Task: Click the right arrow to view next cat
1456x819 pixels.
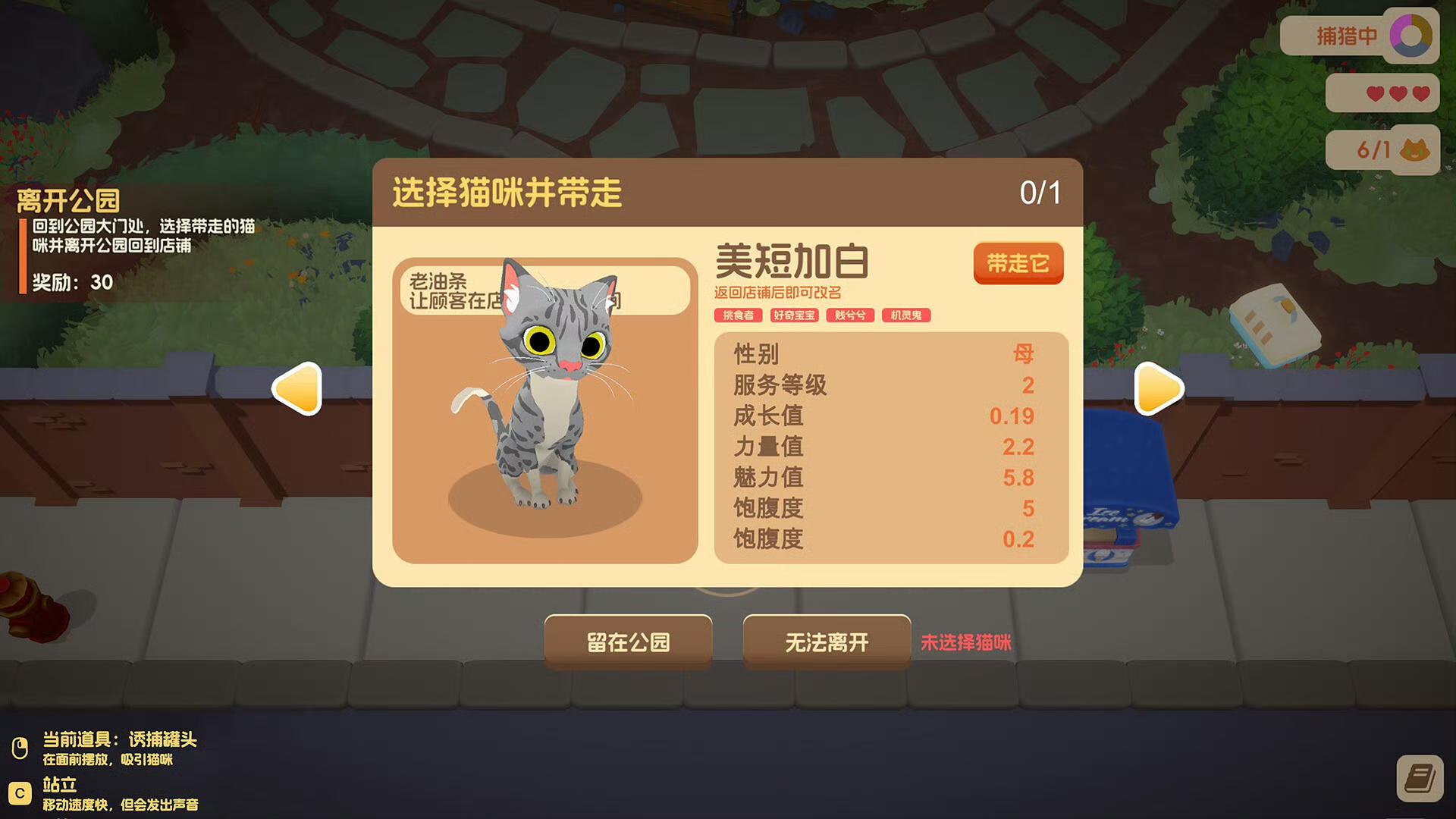Action: [x=1158, y=389]
